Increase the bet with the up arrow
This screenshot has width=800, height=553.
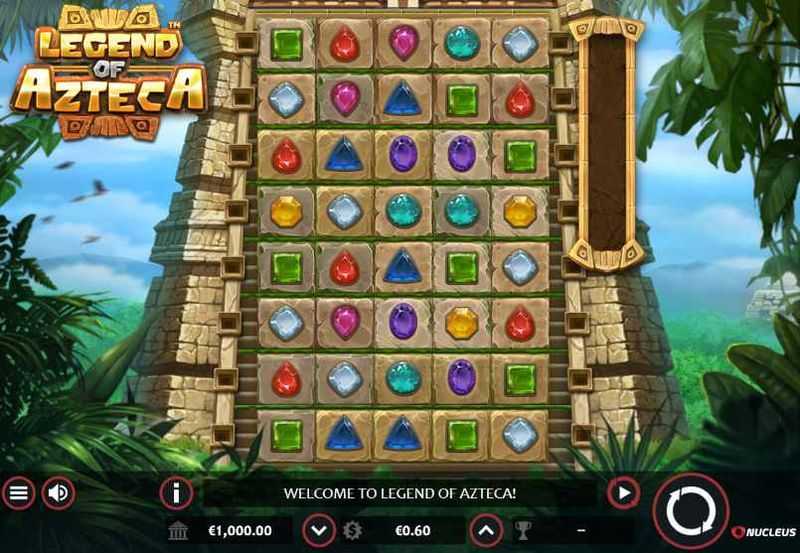484,529
